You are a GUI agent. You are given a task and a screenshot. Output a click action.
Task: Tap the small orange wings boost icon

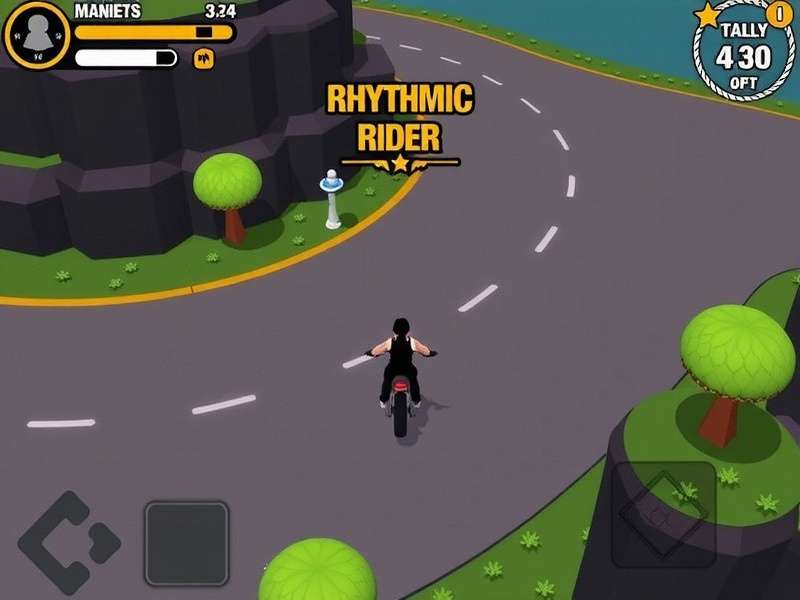point(204,59)
